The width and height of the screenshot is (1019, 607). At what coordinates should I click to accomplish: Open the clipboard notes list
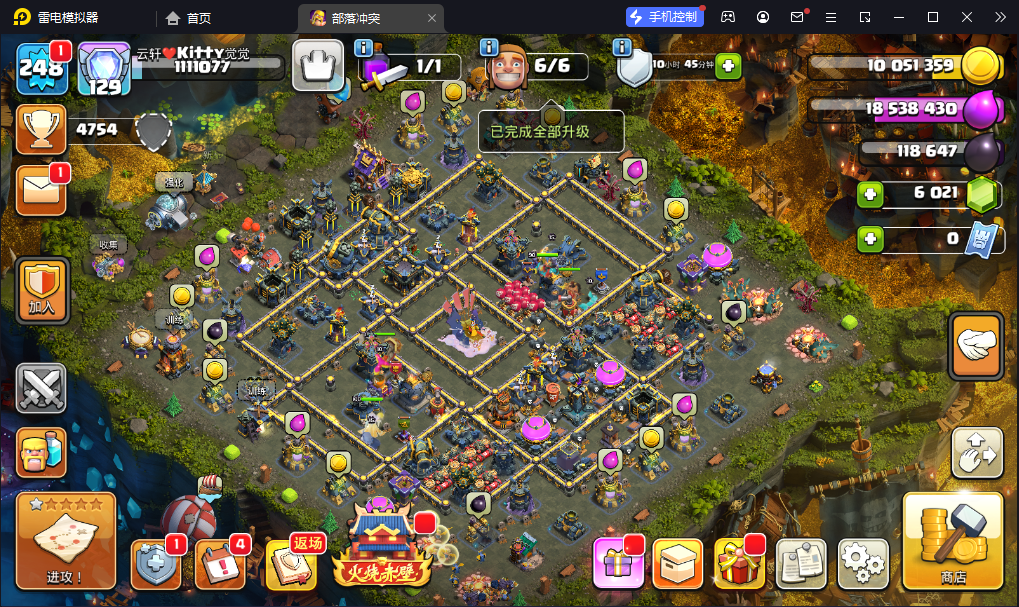click(x=801, y=564)
